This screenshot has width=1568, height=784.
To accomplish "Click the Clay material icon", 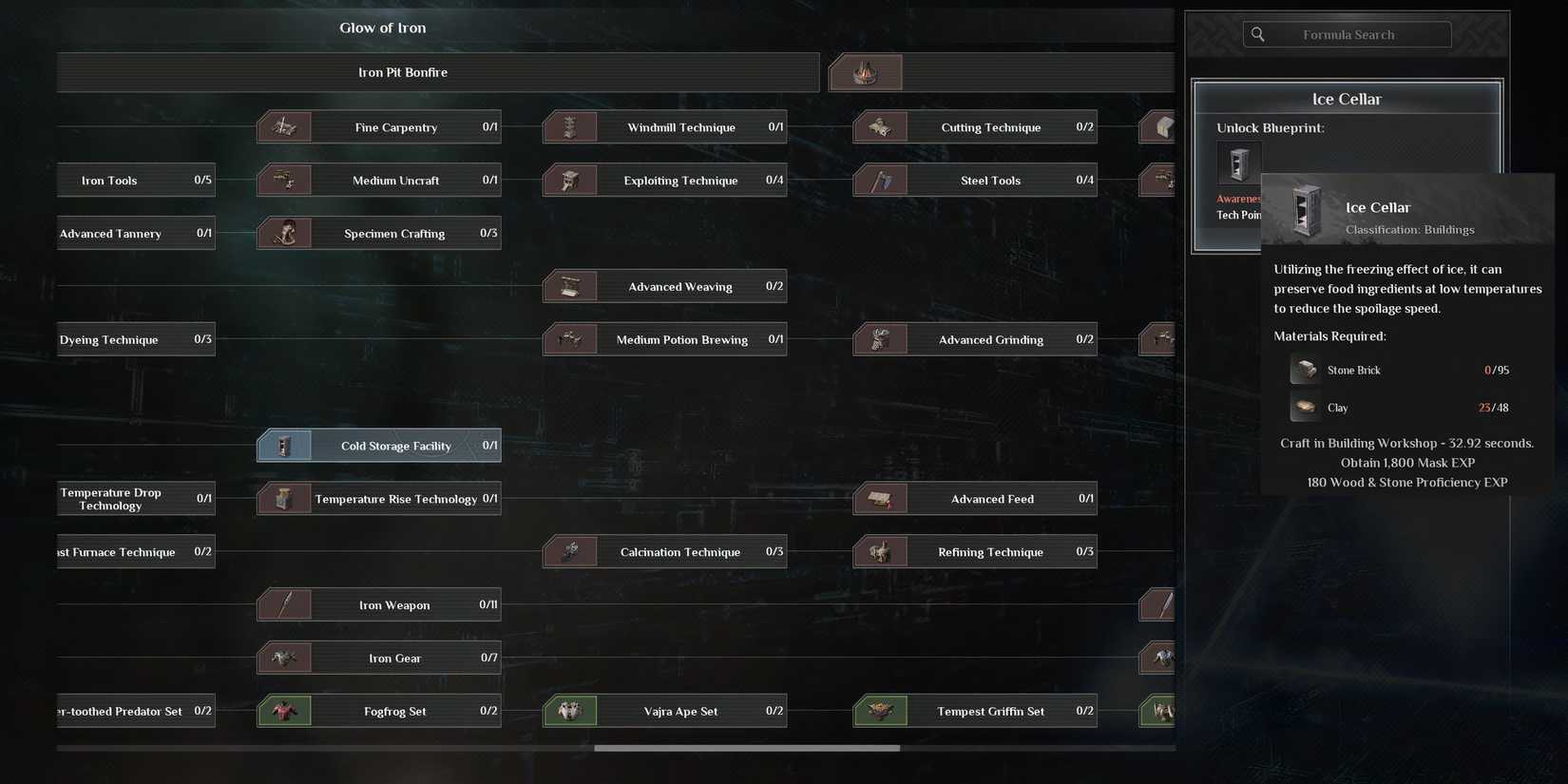I will tap(1304, 407).
